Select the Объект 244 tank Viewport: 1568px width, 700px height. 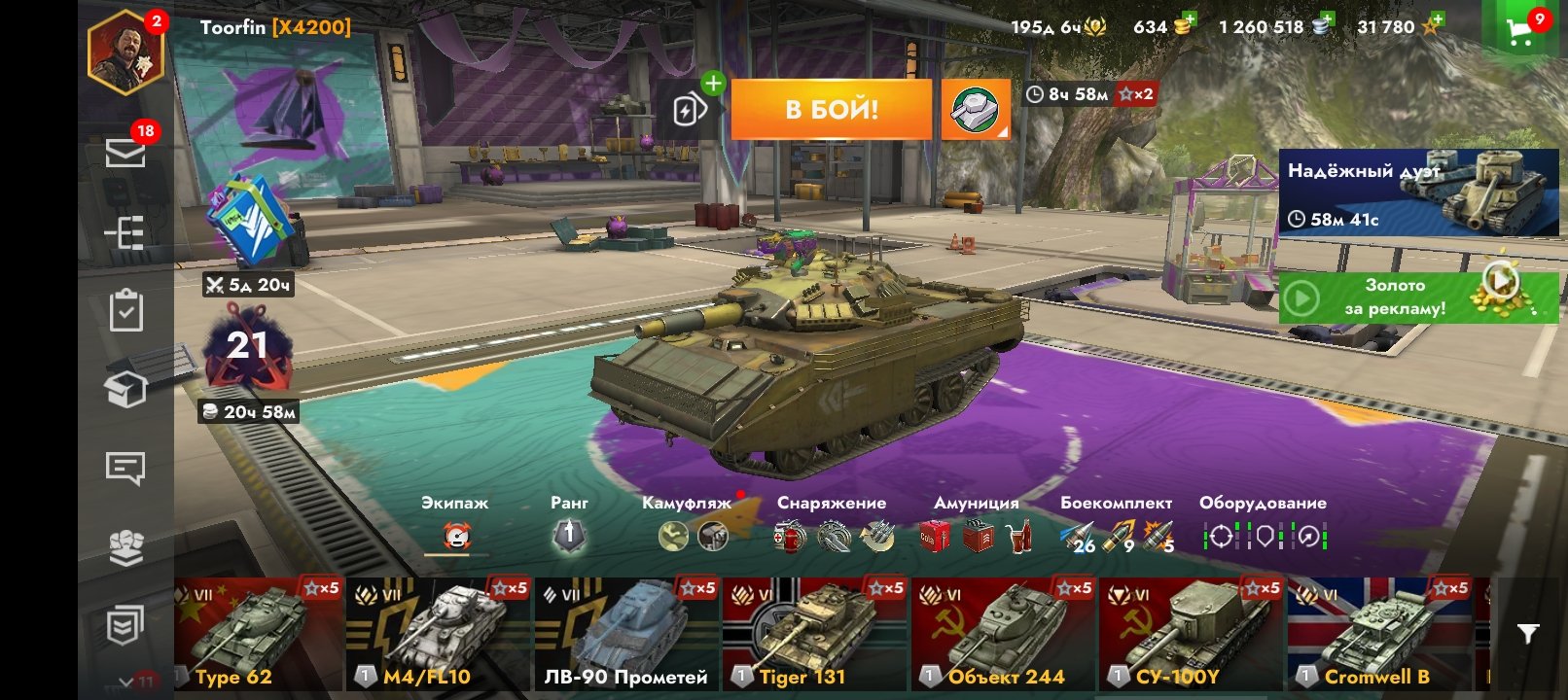point(1003,634)
